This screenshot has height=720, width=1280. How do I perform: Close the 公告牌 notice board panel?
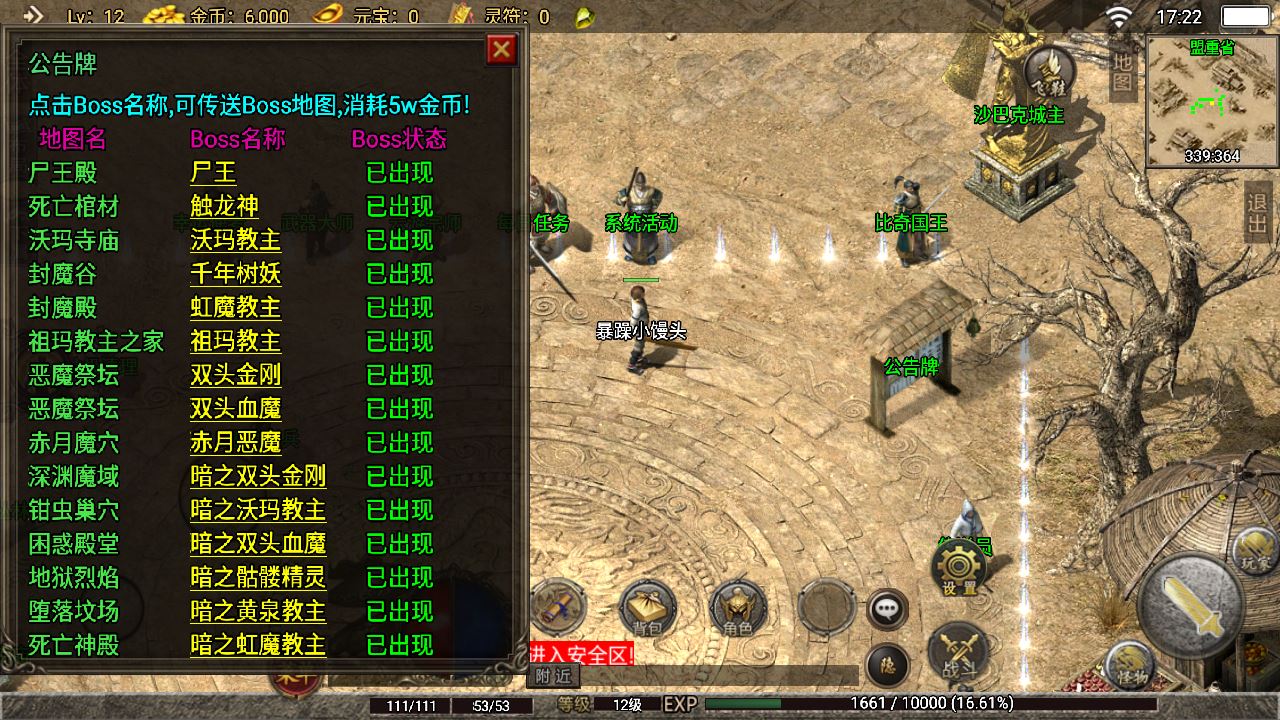point(501,50)
